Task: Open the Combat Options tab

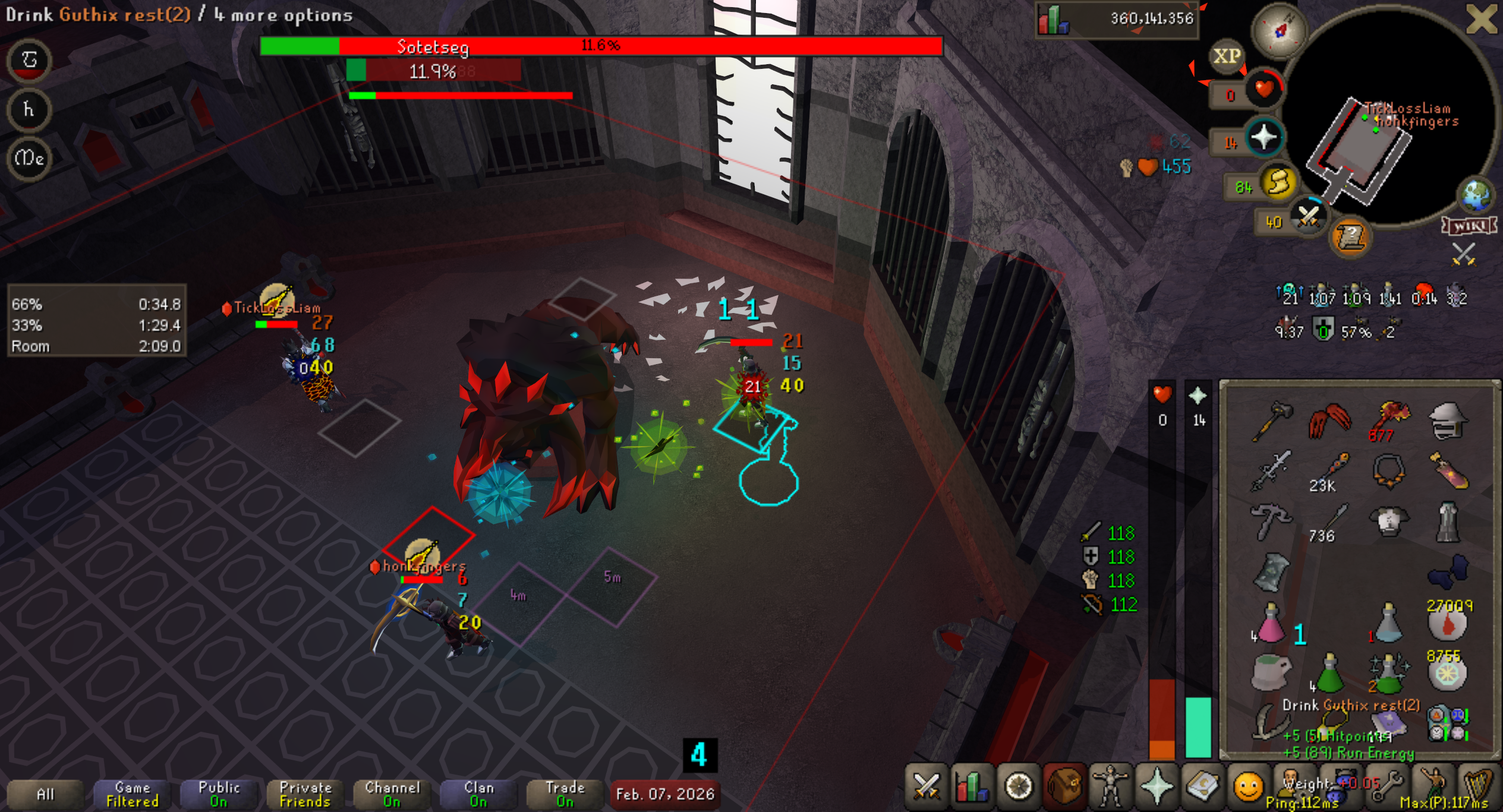Action: click(x=926, y=786)
